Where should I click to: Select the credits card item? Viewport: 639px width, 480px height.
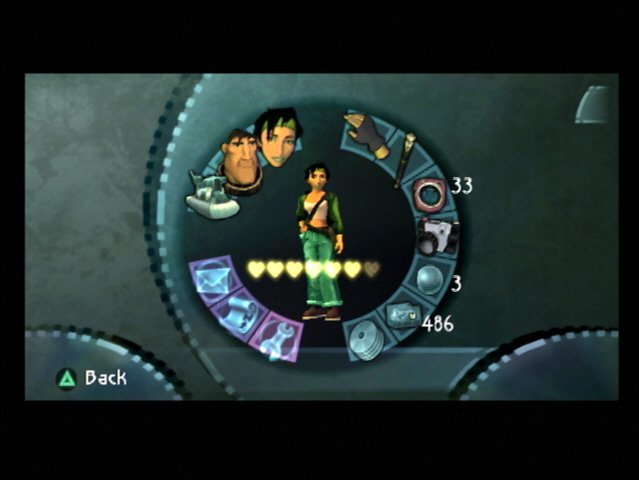pyautogui.click(x=404, y=318)
